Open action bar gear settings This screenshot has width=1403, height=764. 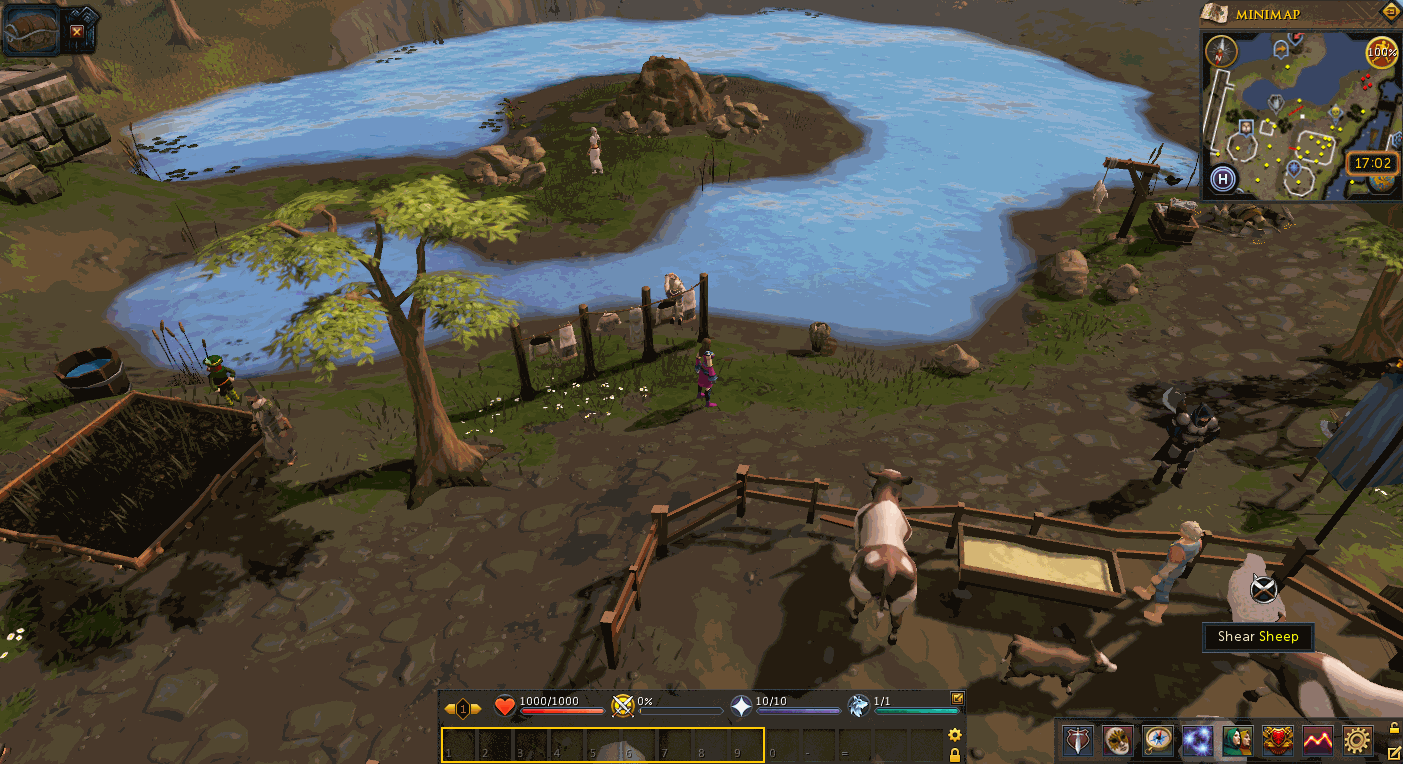[x=955, y=735]
